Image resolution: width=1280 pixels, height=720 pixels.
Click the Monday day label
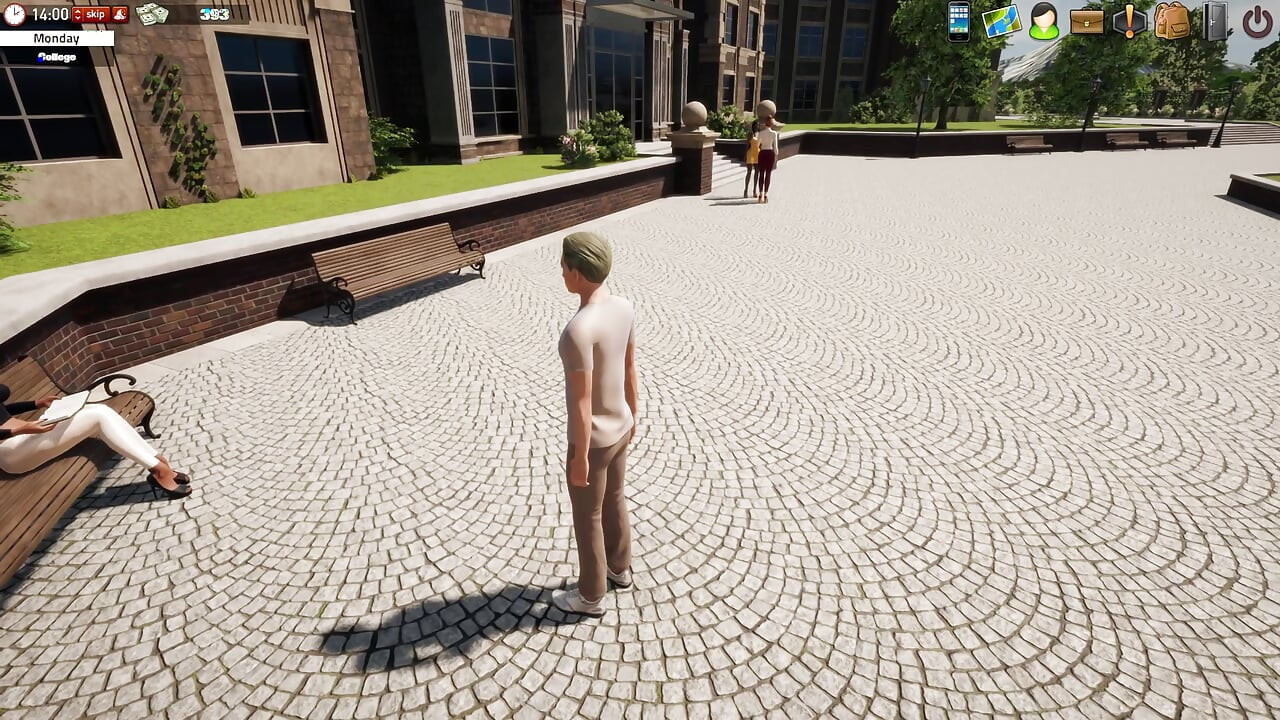56,38
